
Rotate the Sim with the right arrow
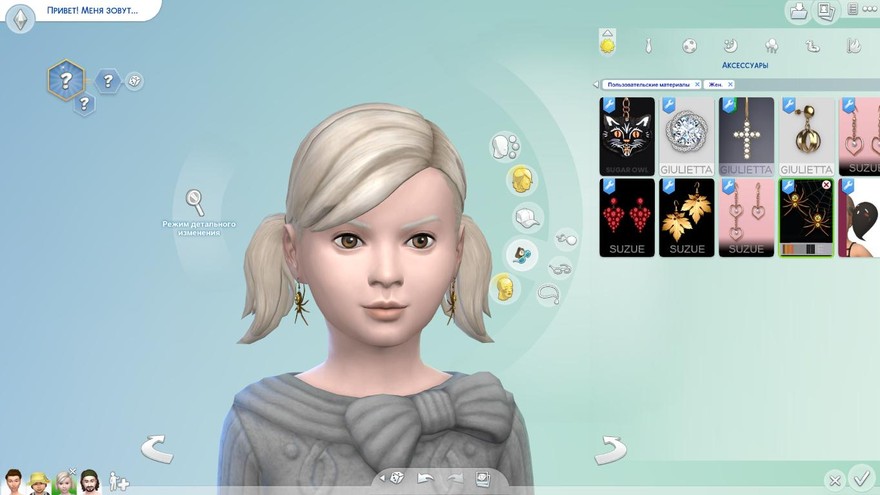pyautogui.click(x=610, y=450)
